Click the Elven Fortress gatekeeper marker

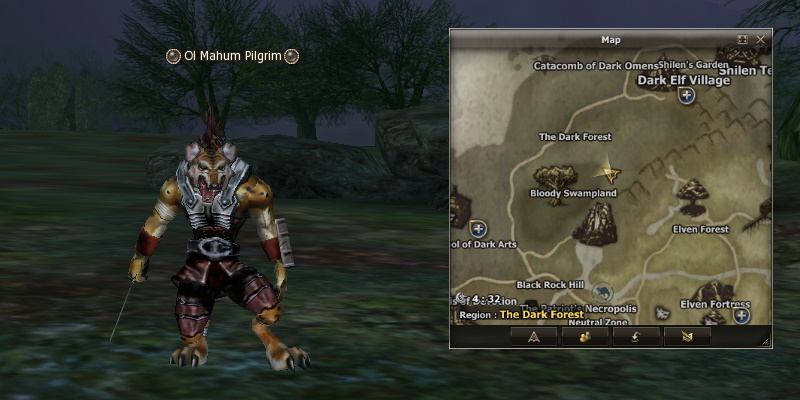point(741,316)
